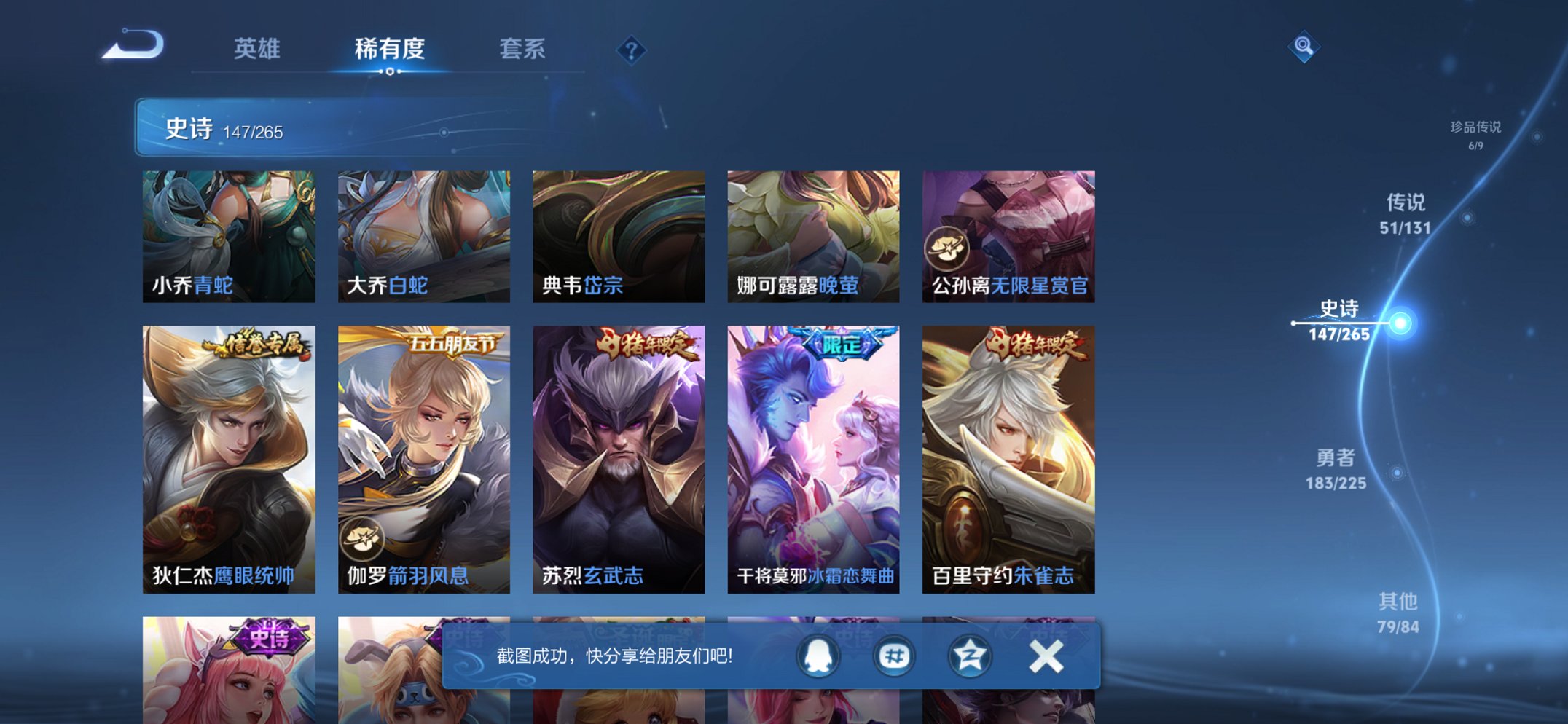Image resolution: width=1568 pixels, height=724 pixels.
Task: Click the back arrow logo in top left
Action: [131, 45]
